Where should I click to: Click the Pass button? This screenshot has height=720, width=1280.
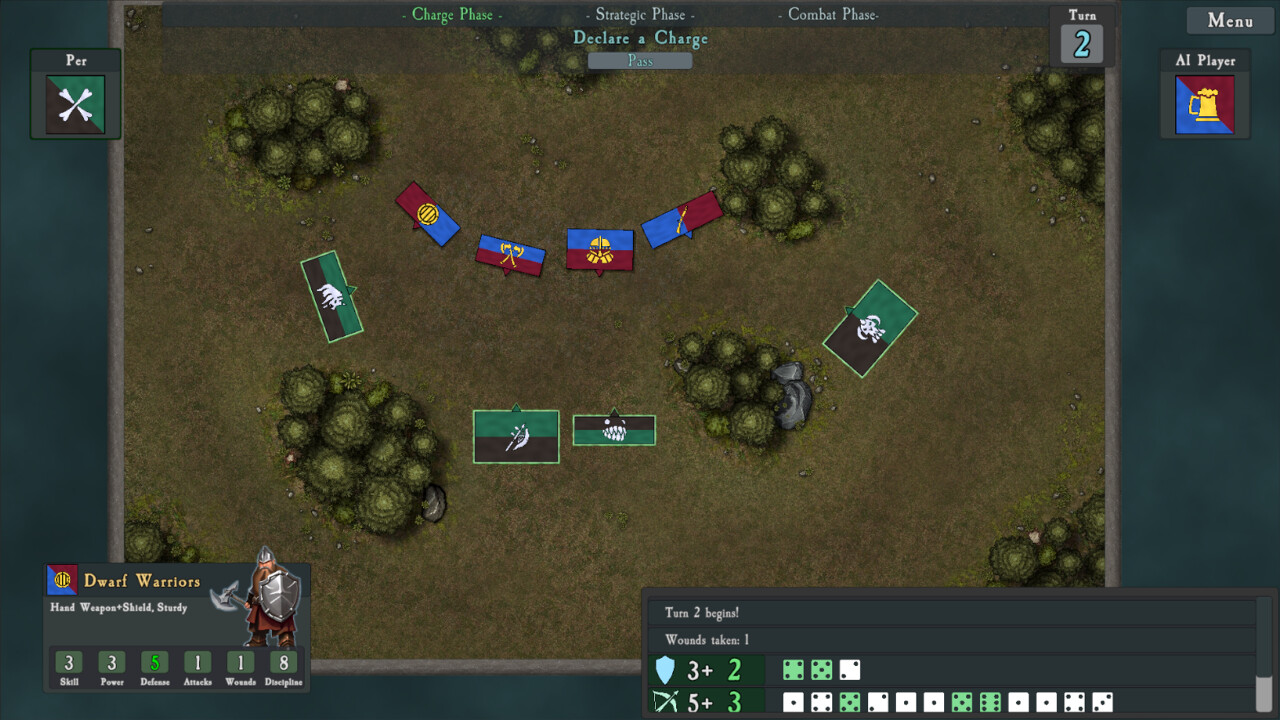pyautogui.click(x=639, y=60)
